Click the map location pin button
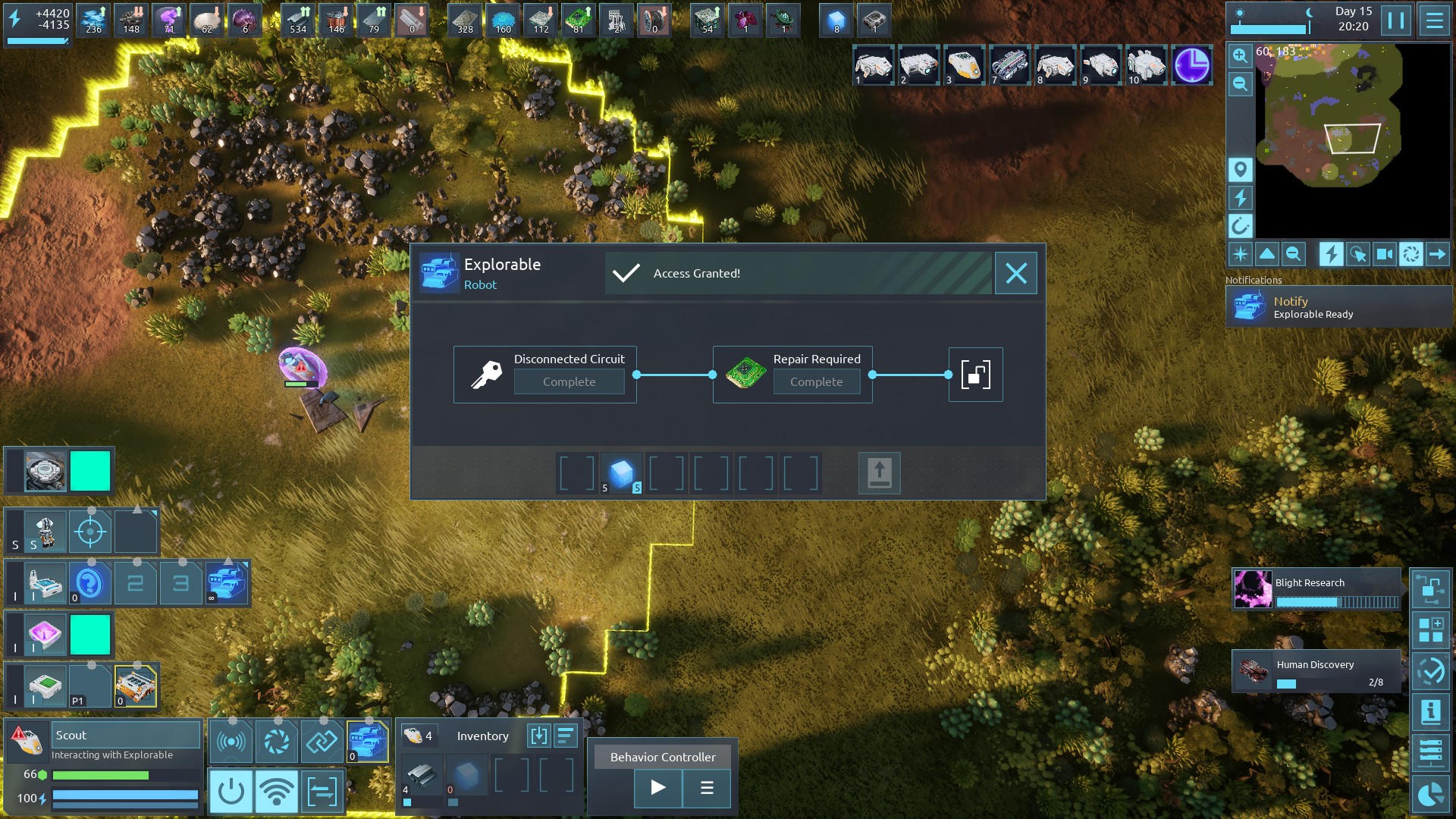 pyautogui.click(x=1240, y=169)
